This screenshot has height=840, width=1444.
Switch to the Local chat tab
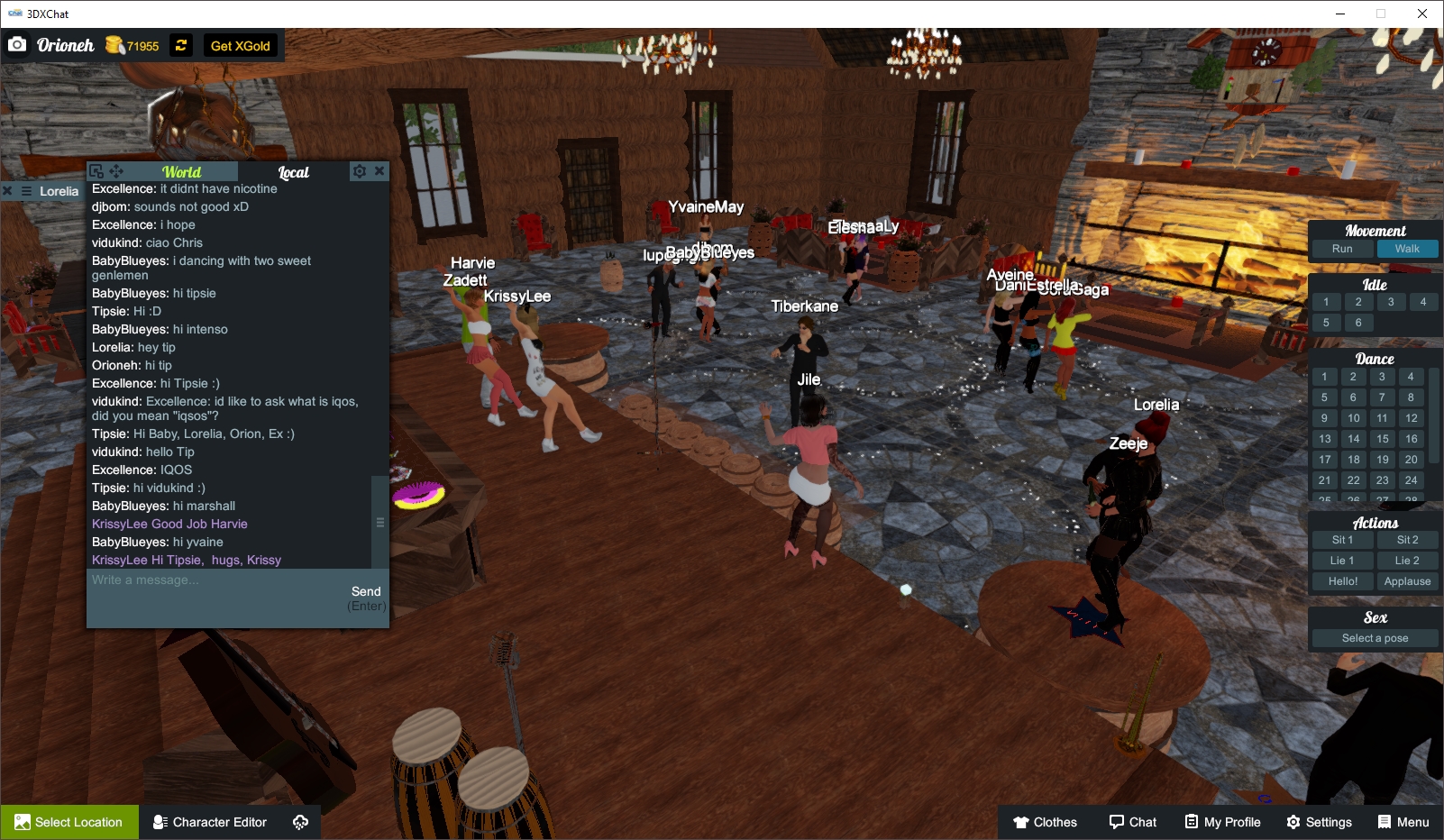pos(295,171)
